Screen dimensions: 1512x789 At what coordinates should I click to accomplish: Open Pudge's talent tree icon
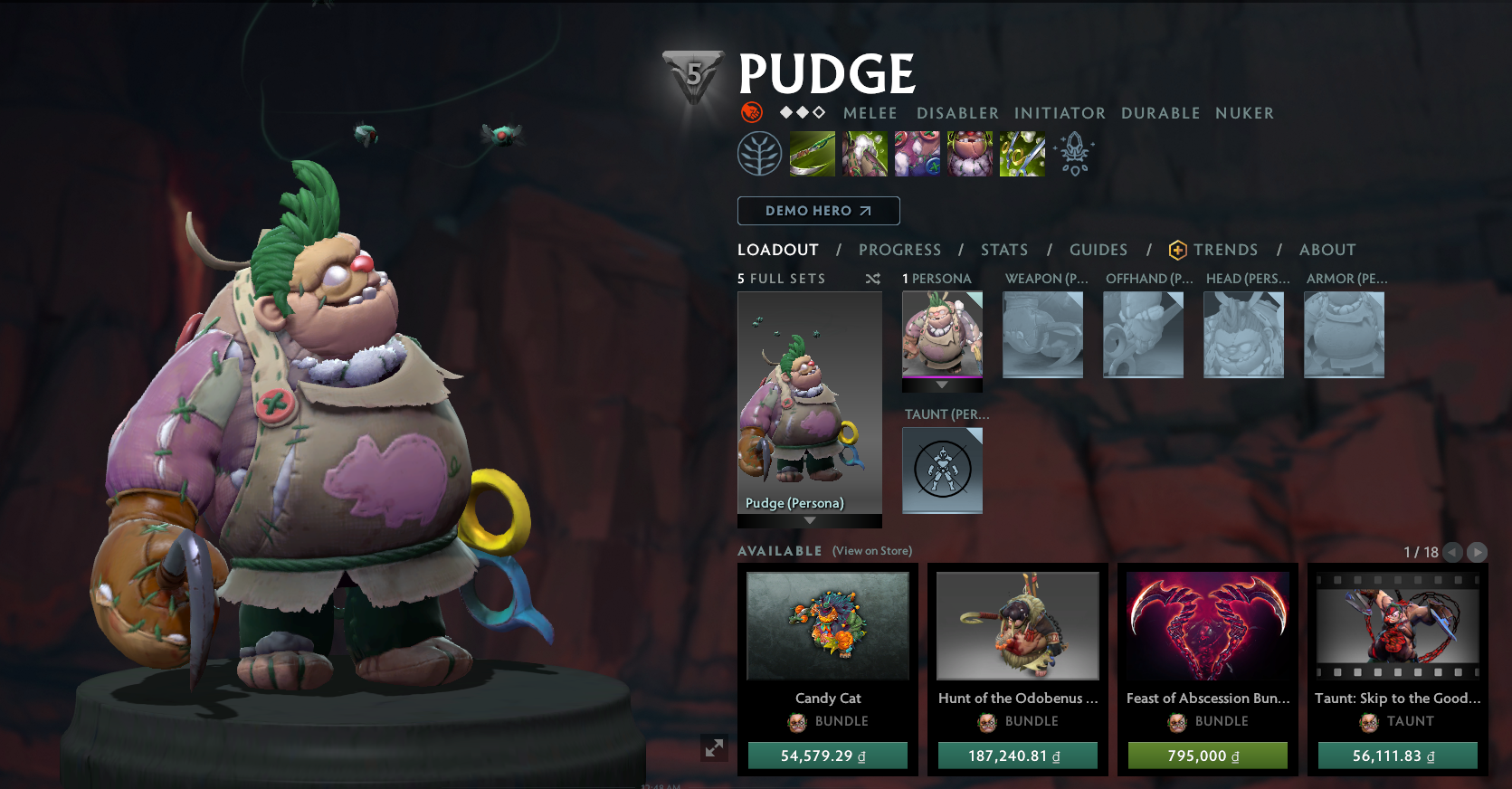tap(759, 152)
